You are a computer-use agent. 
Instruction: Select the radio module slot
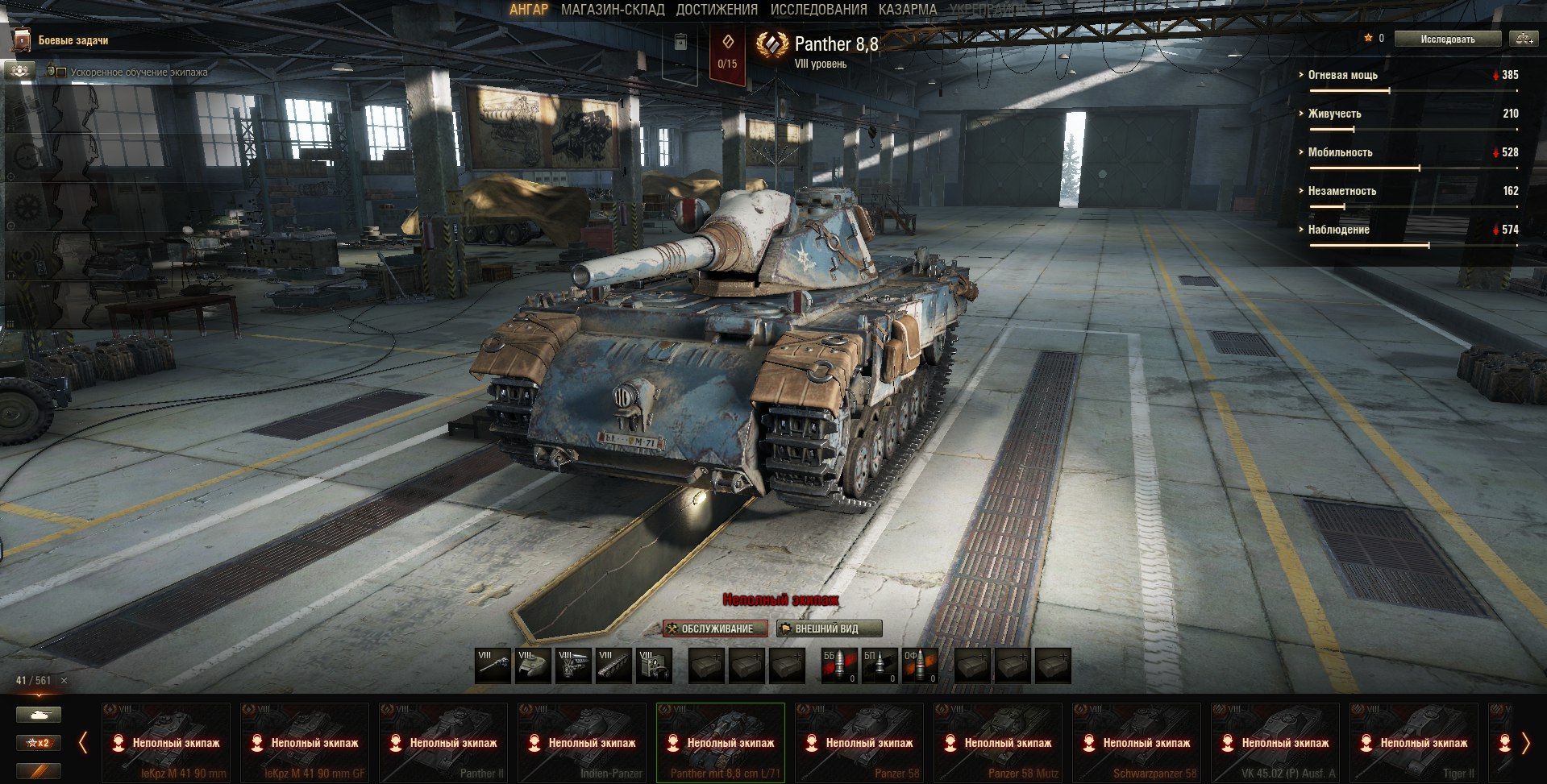pos(654,666)
